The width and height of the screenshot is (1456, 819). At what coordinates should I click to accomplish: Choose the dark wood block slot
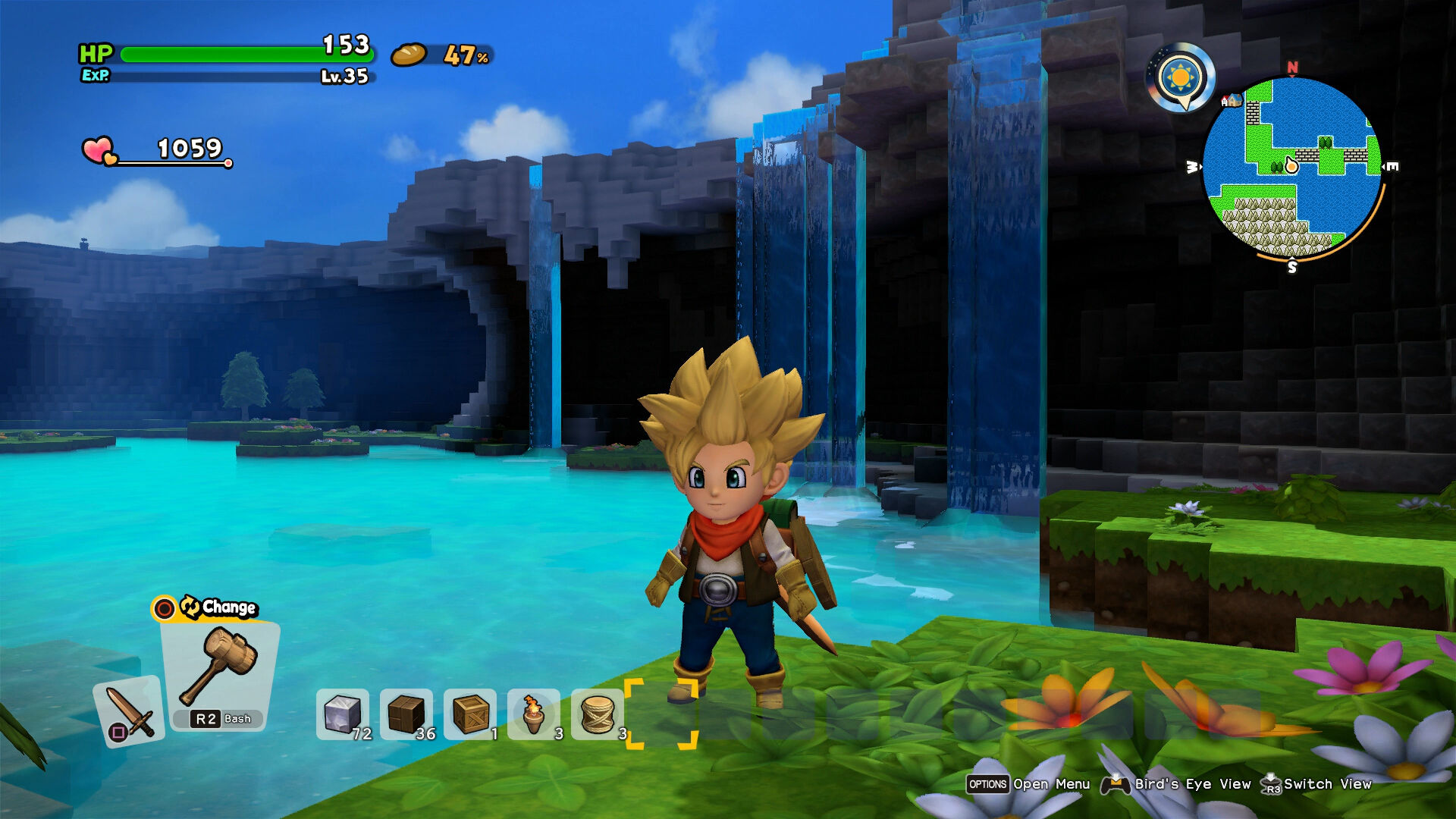tap(406, 714)
